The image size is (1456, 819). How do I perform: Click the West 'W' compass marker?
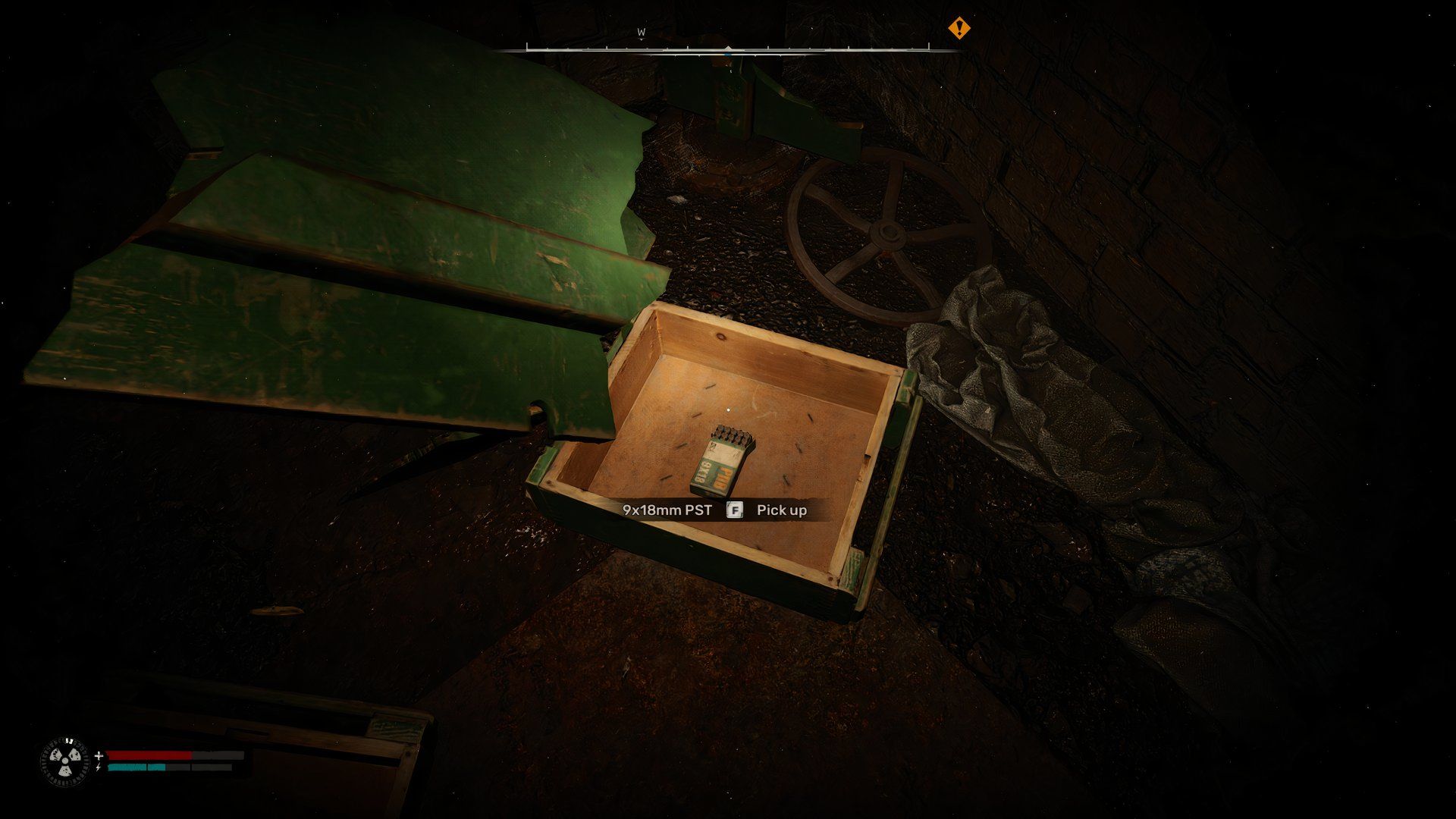coord(641,33)
